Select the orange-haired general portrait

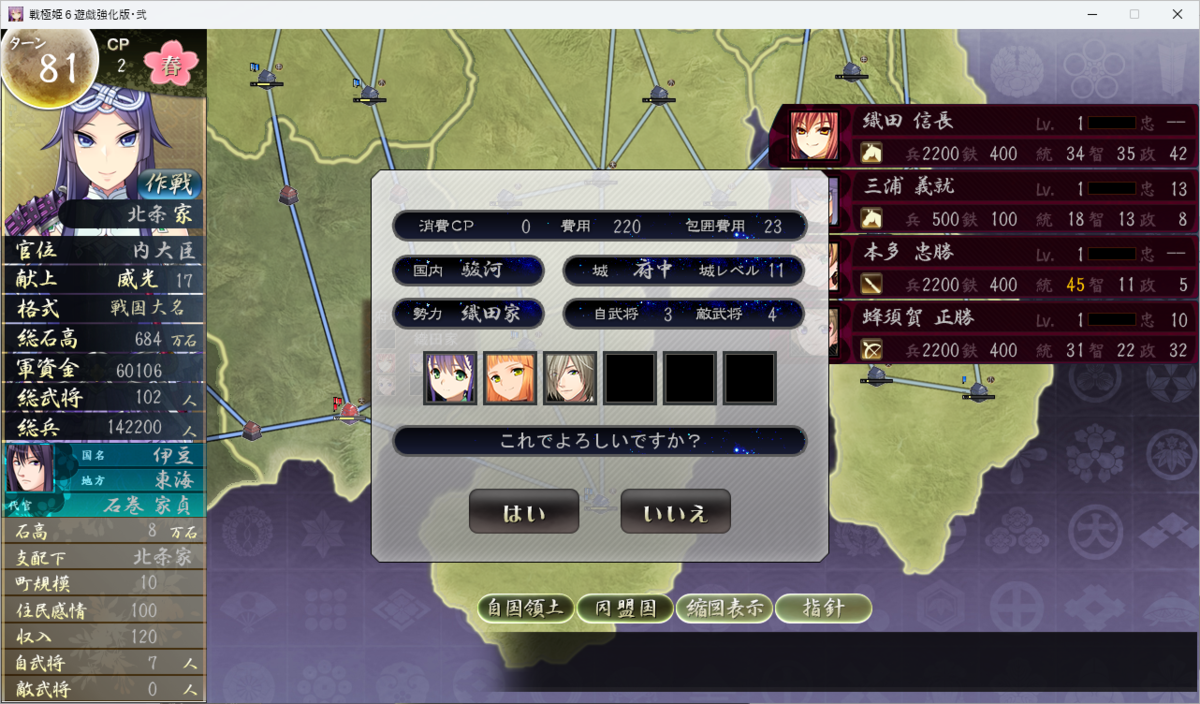510,378
